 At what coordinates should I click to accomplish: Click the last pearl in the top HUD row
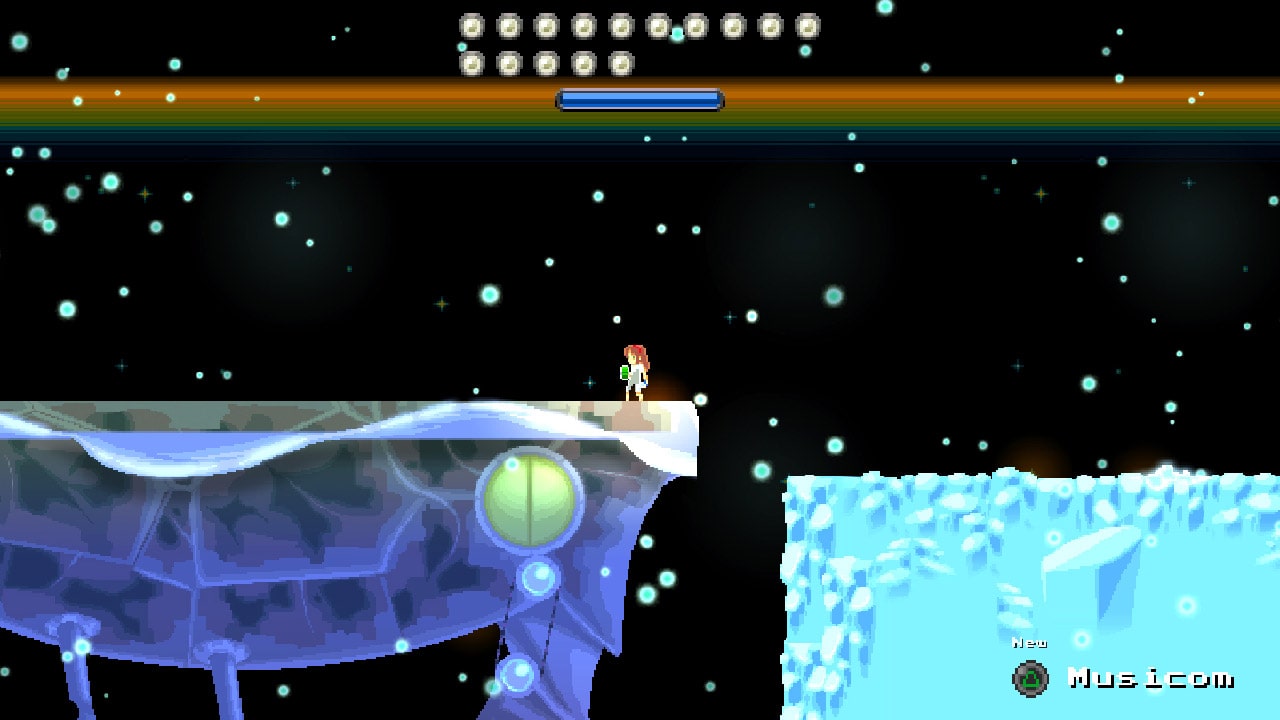click(x=805, y=25)
